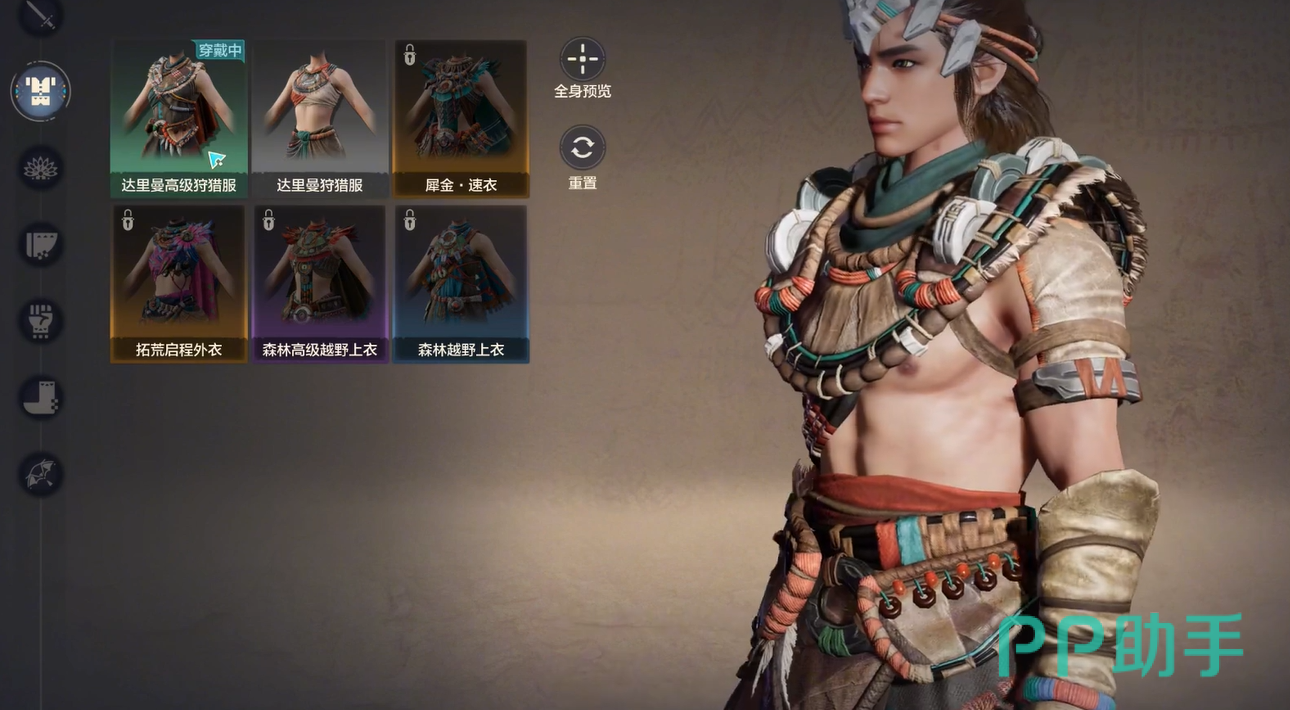Open the glove fist category
This screenshot has height=710, width=1290.
41,321
